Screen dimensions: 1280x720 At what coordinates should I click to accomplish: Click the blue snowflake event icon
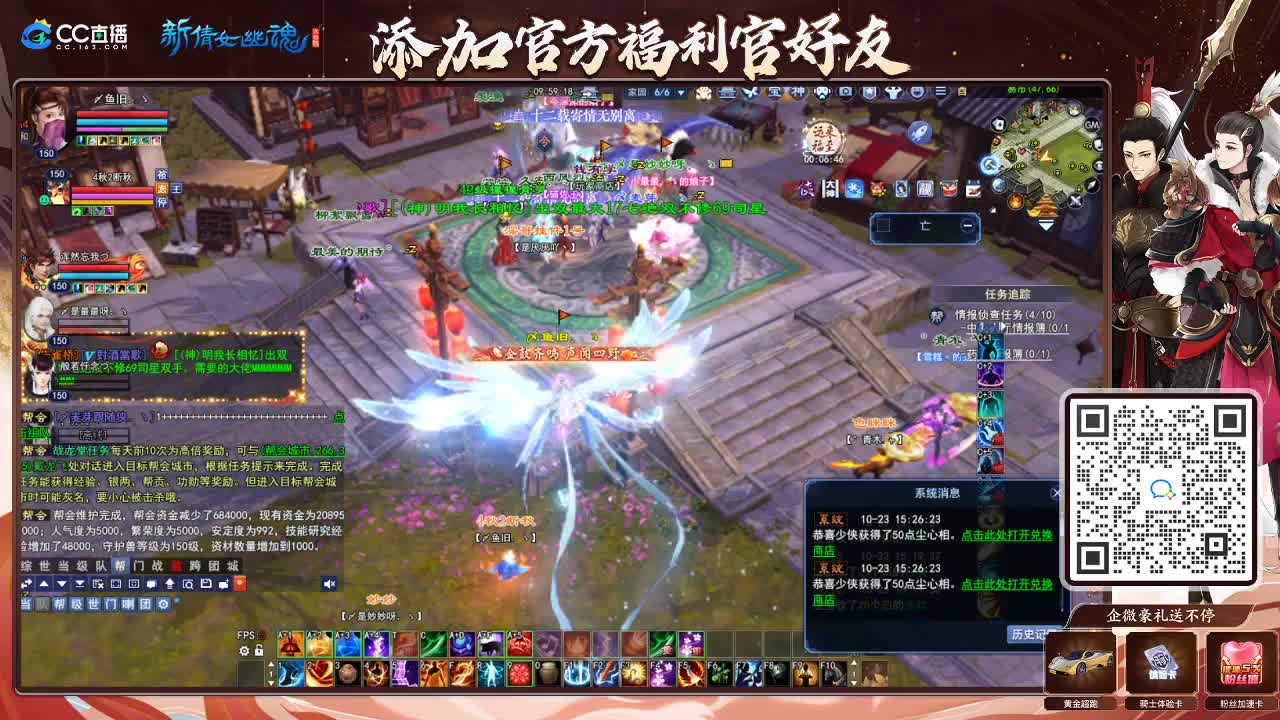click(855, 190)
